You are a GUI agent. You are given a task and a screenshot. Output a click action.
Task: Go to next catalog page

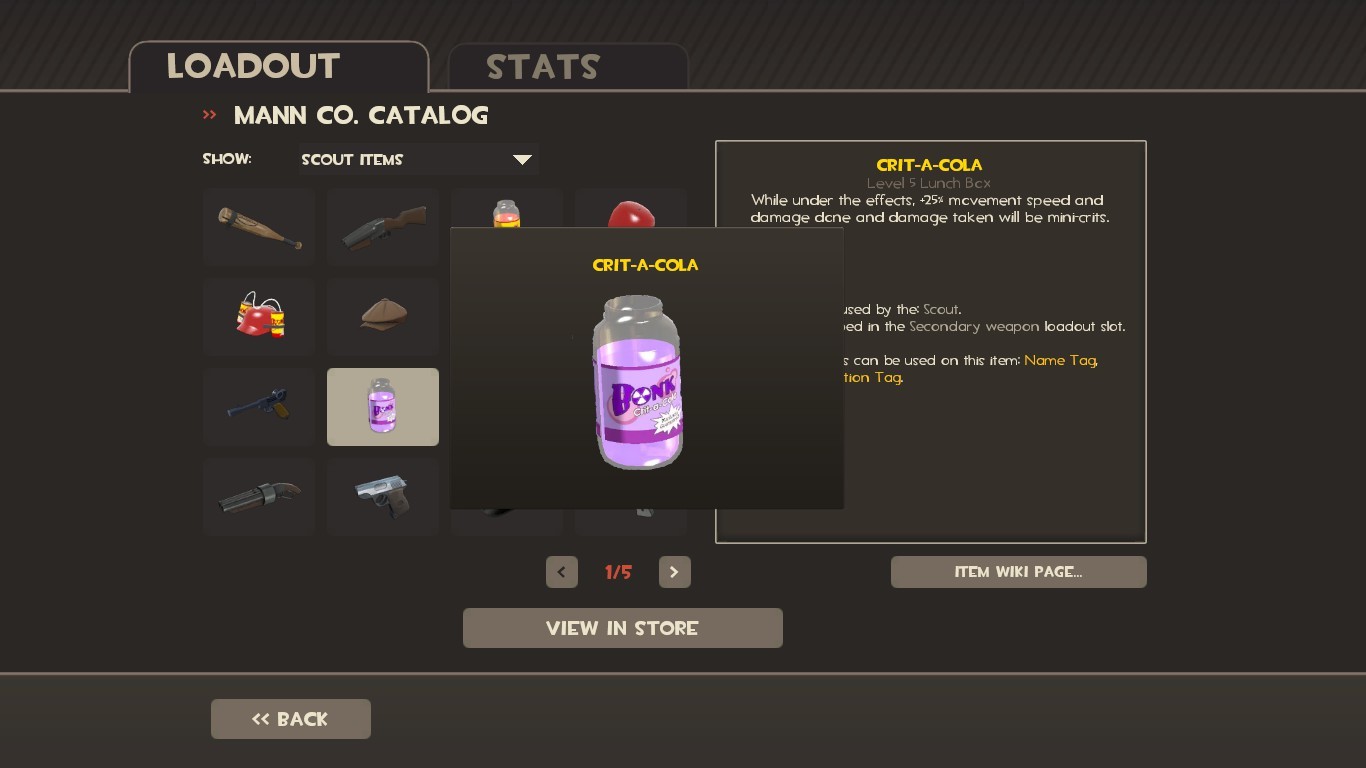(674, 572)
